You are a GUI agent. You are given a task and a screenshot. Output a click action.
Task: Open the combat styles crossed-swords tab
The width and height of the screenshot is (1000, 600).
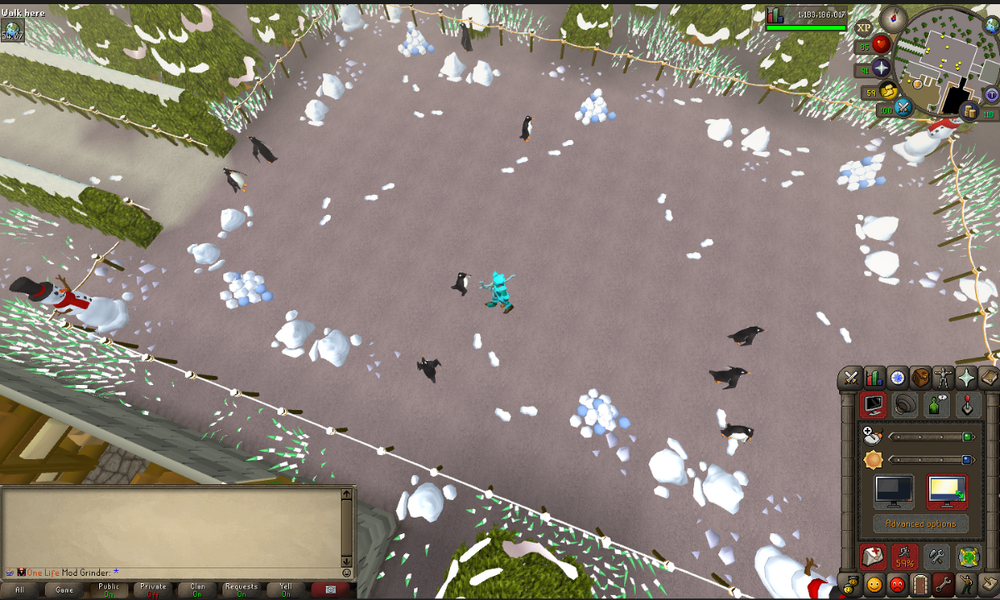tap(851, 377)
